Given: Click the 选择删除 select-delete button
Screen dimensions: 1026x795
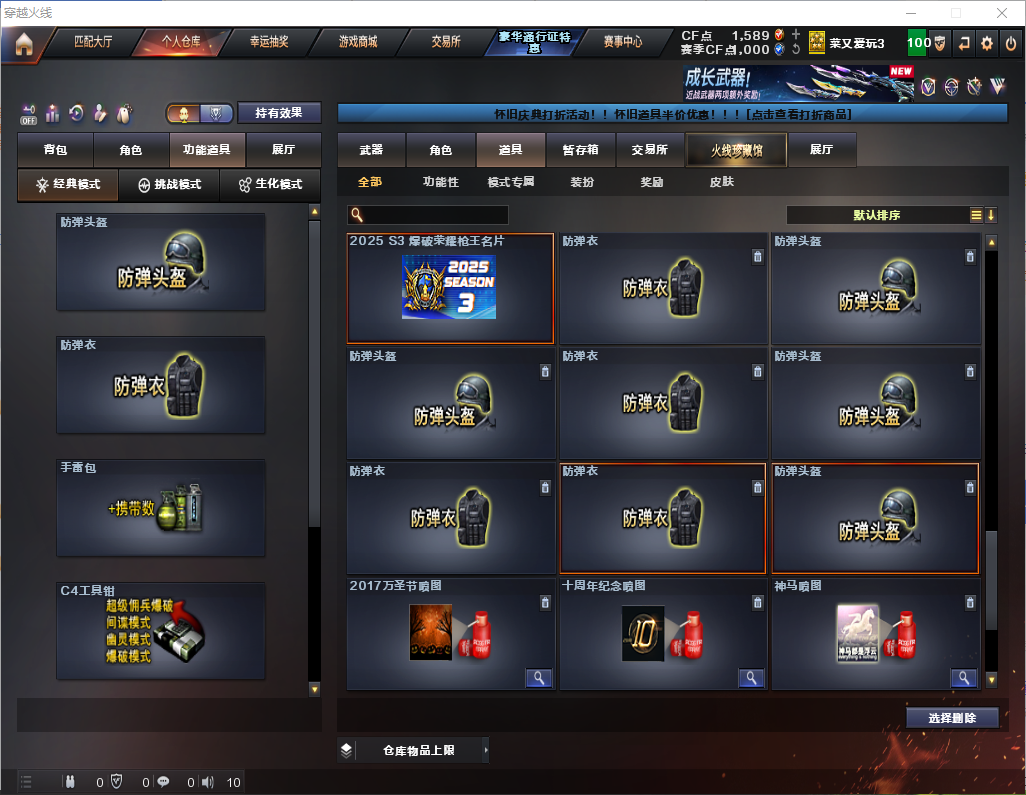Looking at the screenshot, I should [952, 718].
